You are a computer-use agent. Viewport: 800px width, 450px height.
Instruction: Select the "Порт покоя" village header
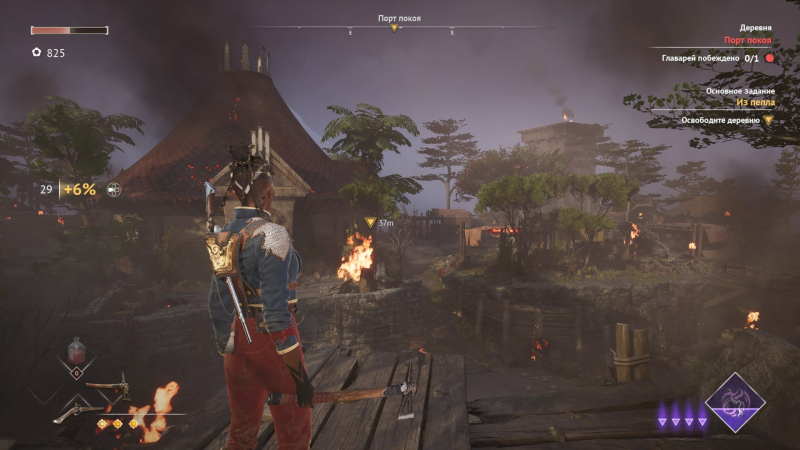tap(749, 41)
